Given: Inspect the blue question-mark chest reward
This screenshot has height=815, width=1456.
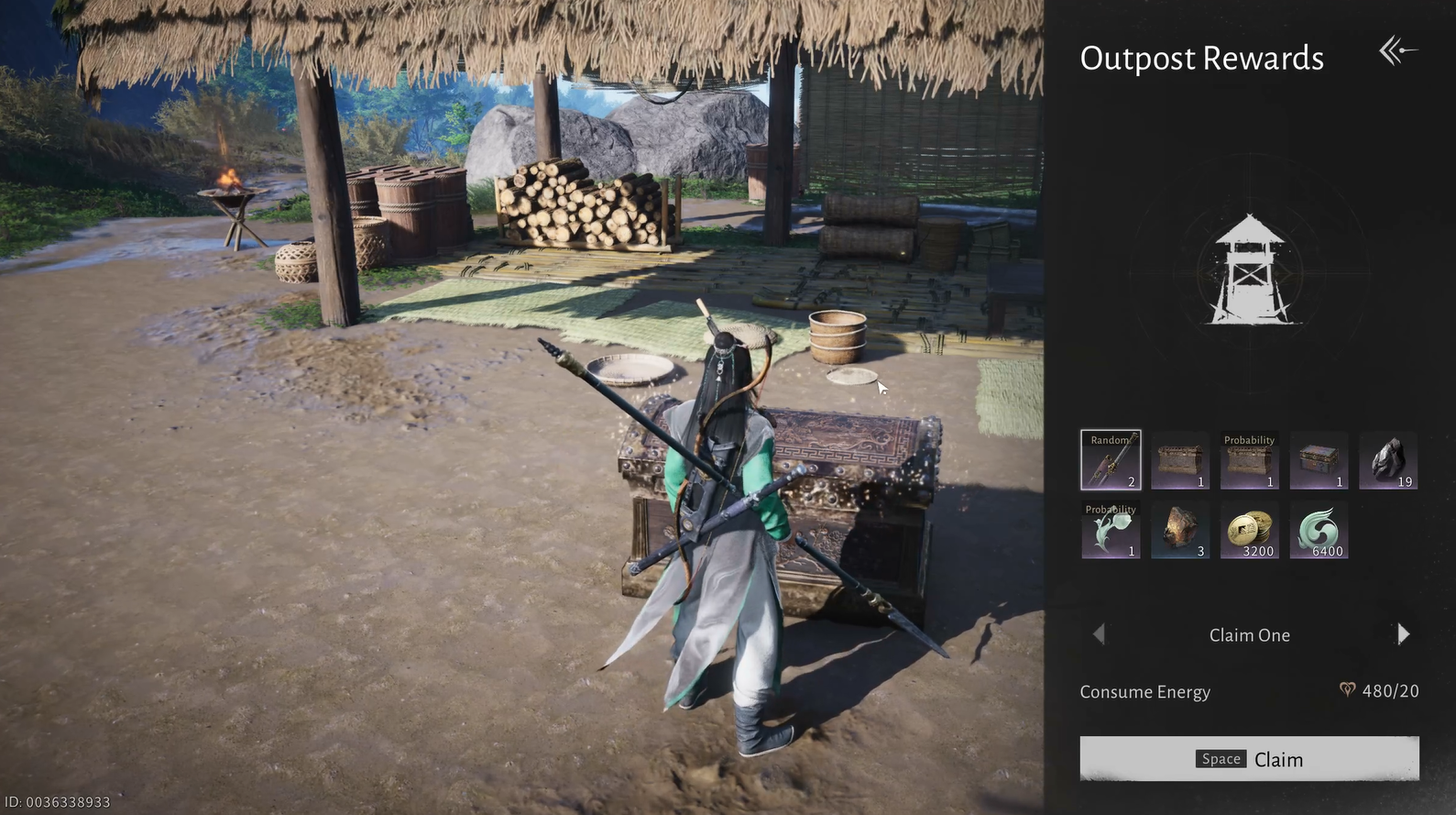Looking at the screenshot, I should point(1319,460).
